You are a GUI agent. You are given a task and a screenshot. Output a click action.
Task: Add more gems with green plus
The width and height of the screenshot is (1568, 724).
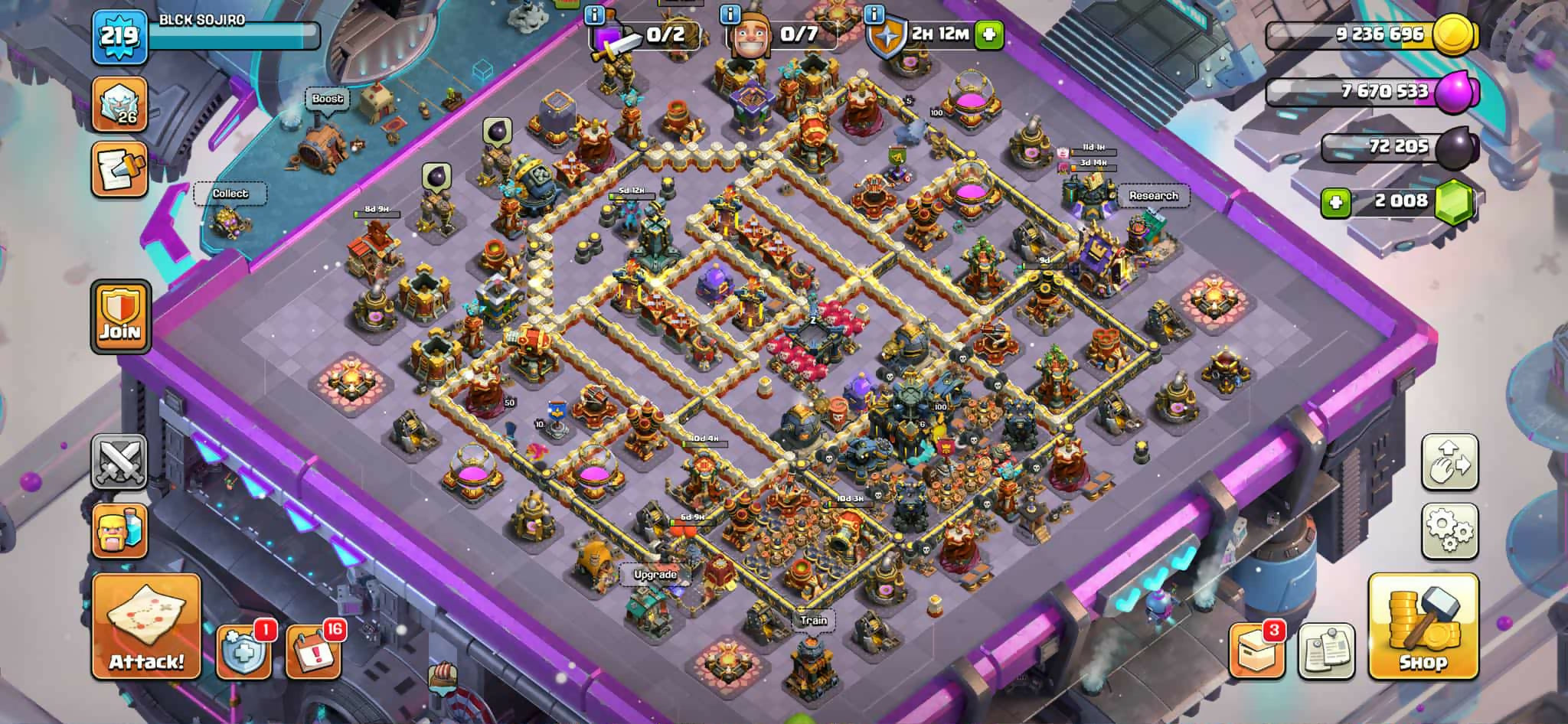1336,202
